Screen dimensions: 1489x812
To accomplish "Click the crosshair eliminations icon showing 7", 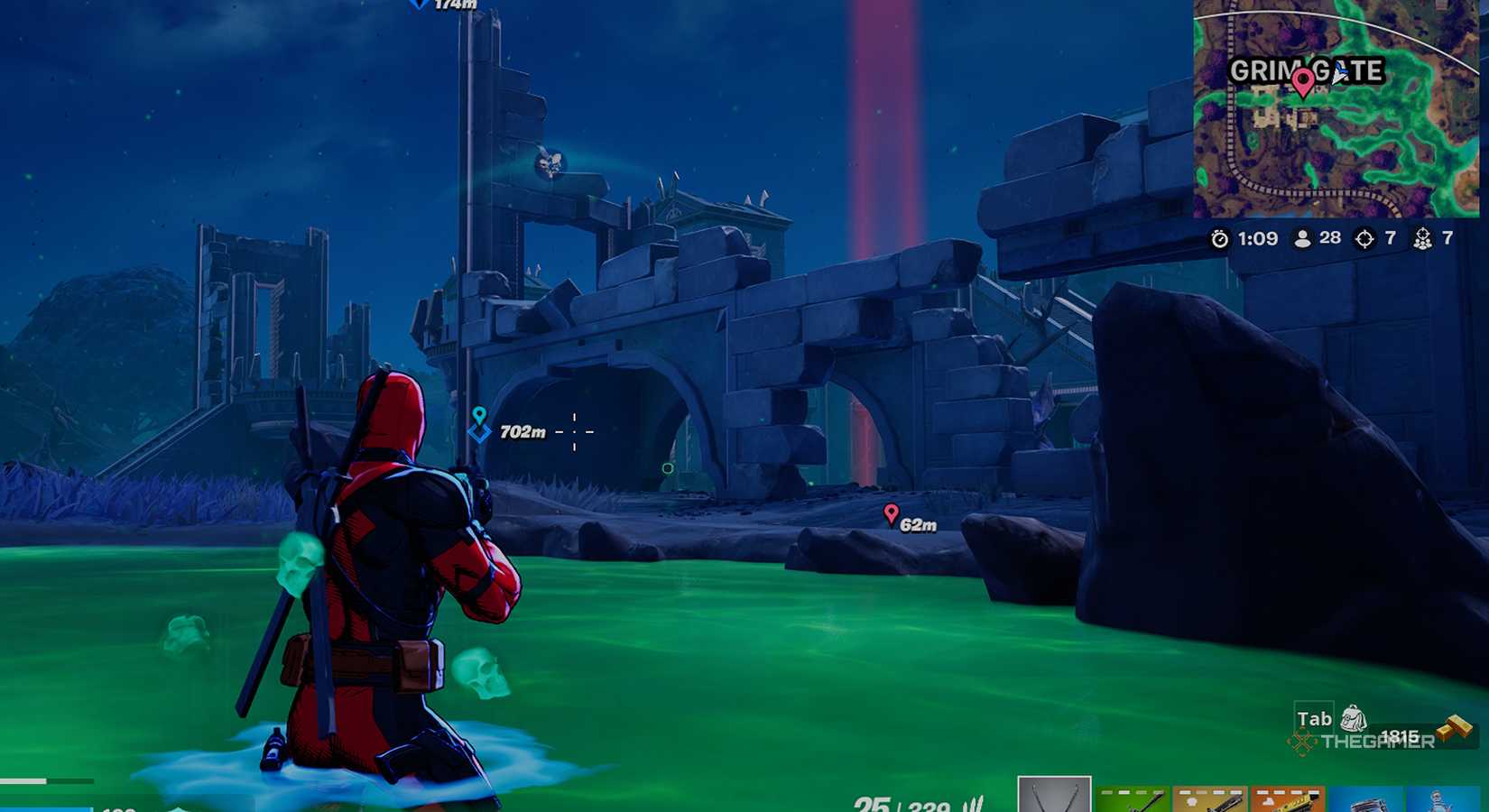I will pyautogui.click(x=1364, y=240).
